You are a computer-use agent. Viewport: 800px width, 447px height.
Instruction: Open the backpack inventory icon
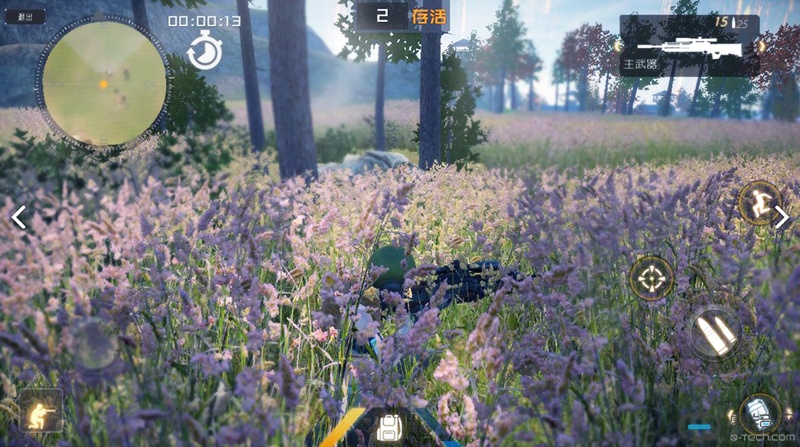click(x=388, y=429)
